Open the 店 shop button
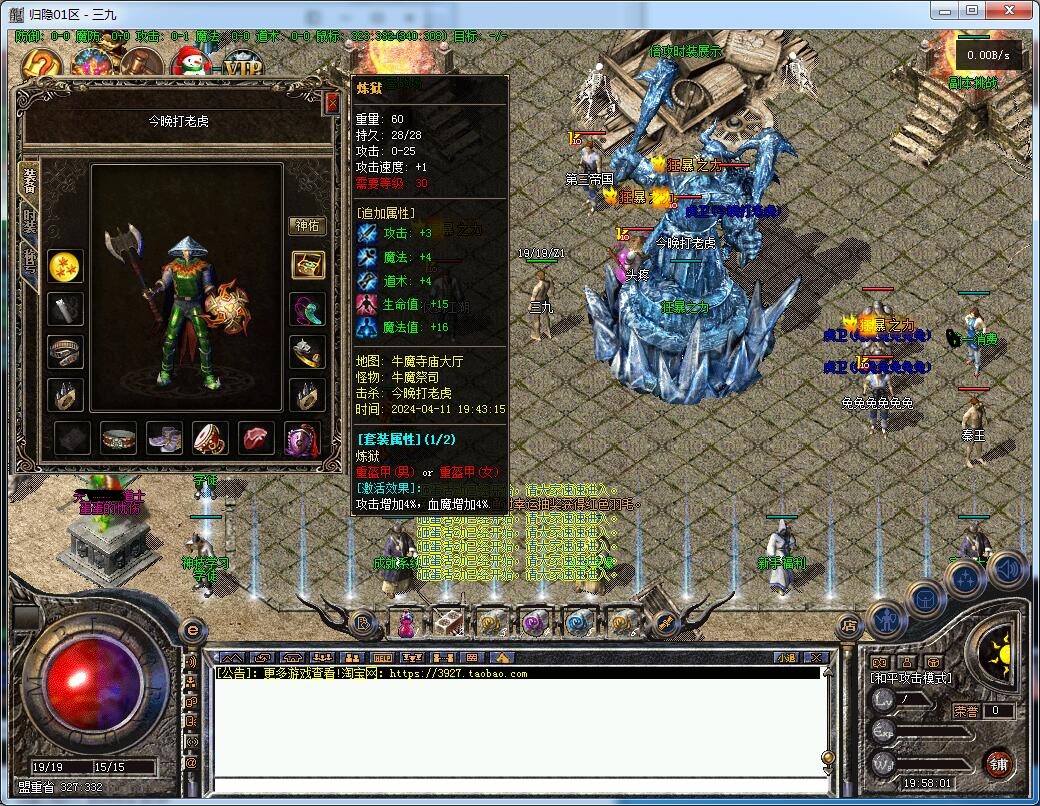Image resolution: width=1040 pixels, height=806 pixels. tap(848, 627)
